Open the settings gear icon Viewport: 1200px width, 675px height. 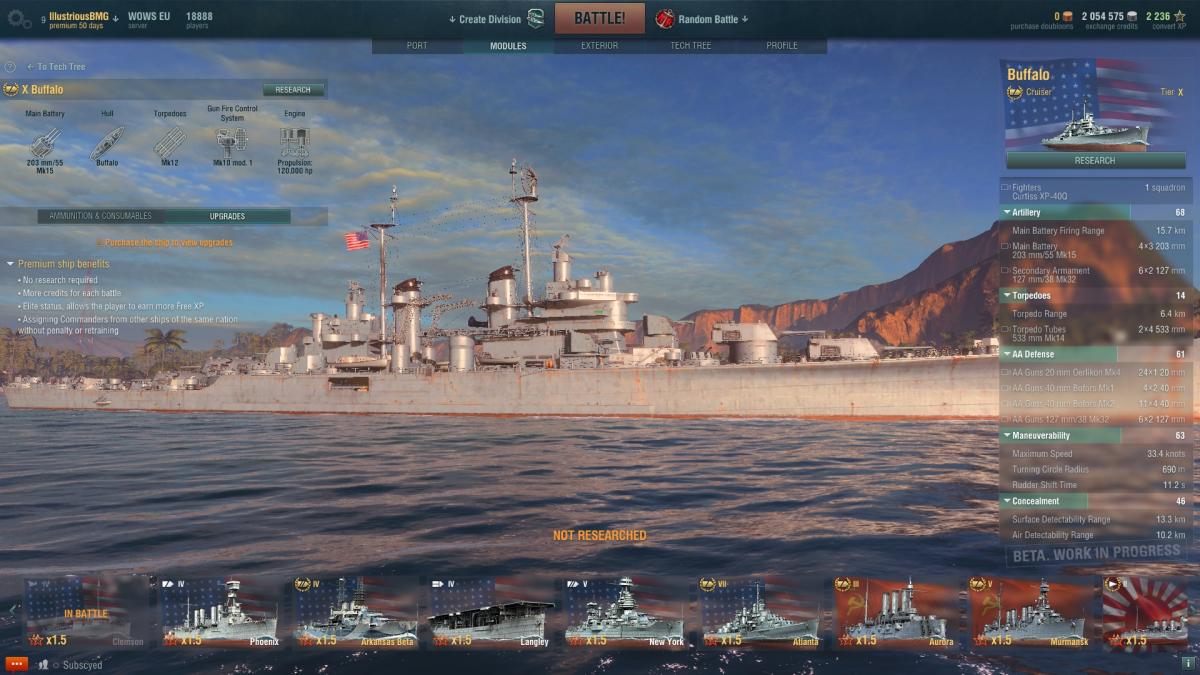point(14,18)
